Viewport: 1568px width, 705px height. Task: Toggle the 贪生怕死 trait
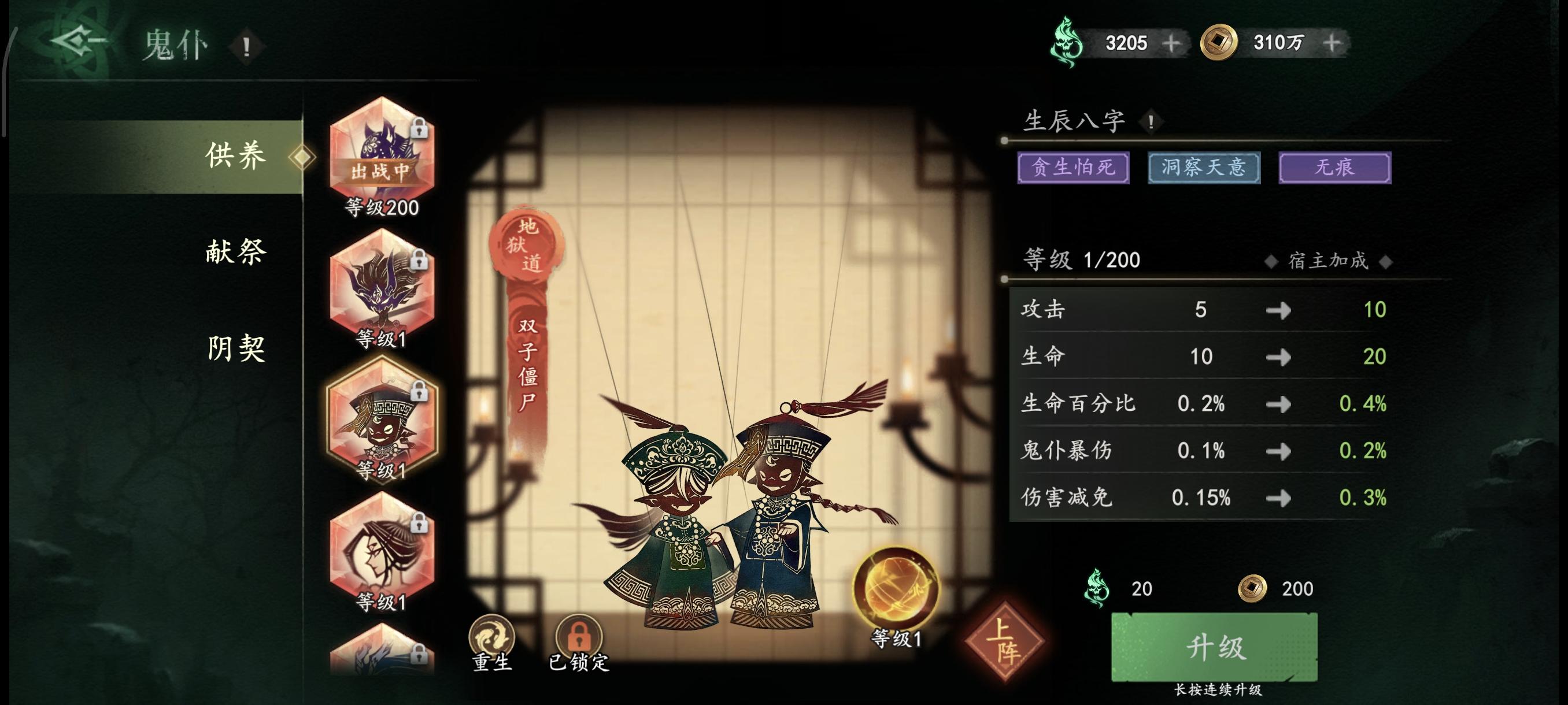(1074, 168)
